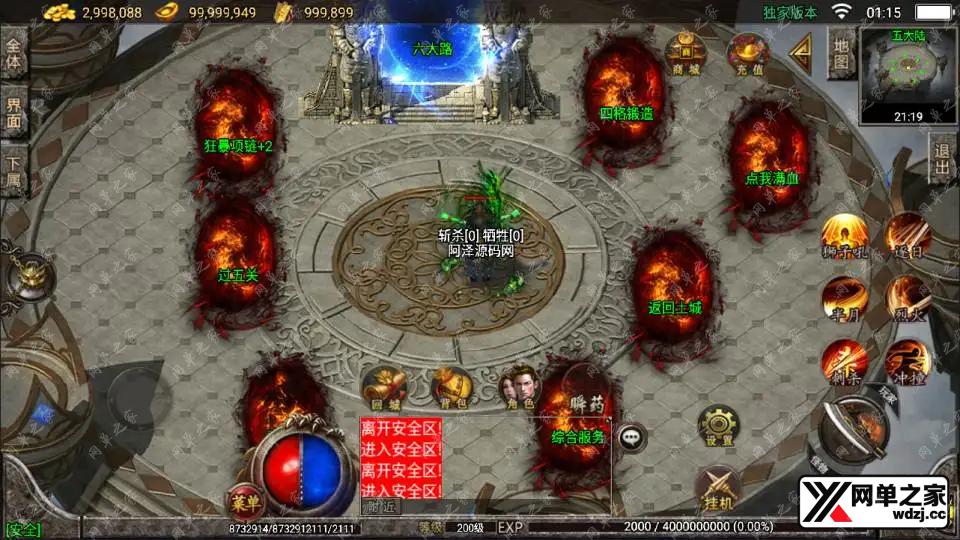Open the 角色 character icon
Image resolution: width=960 pixels, height=540 pixels.
point(518,385)
